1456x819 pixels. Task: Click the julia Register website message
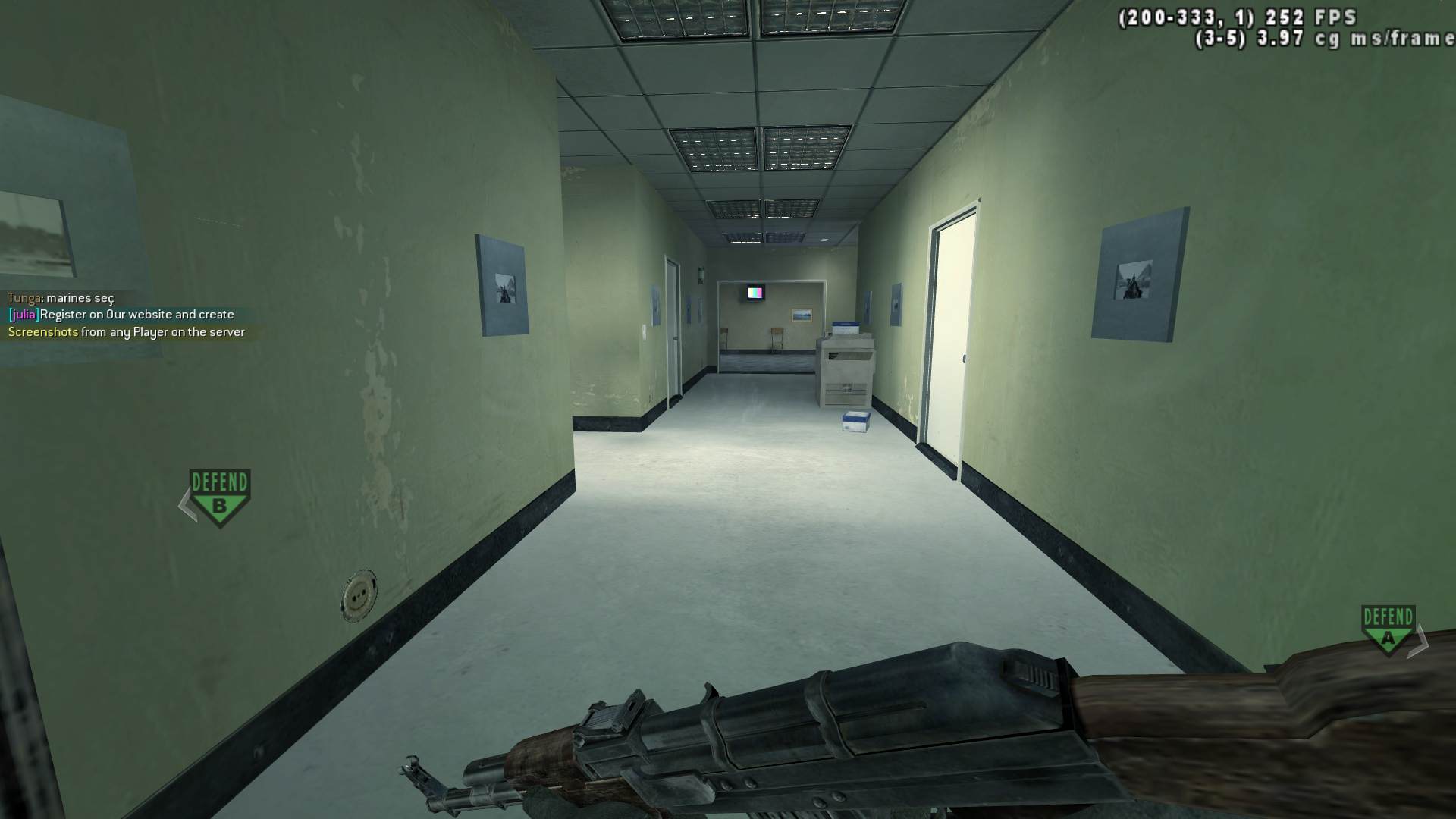pos(121,314)
